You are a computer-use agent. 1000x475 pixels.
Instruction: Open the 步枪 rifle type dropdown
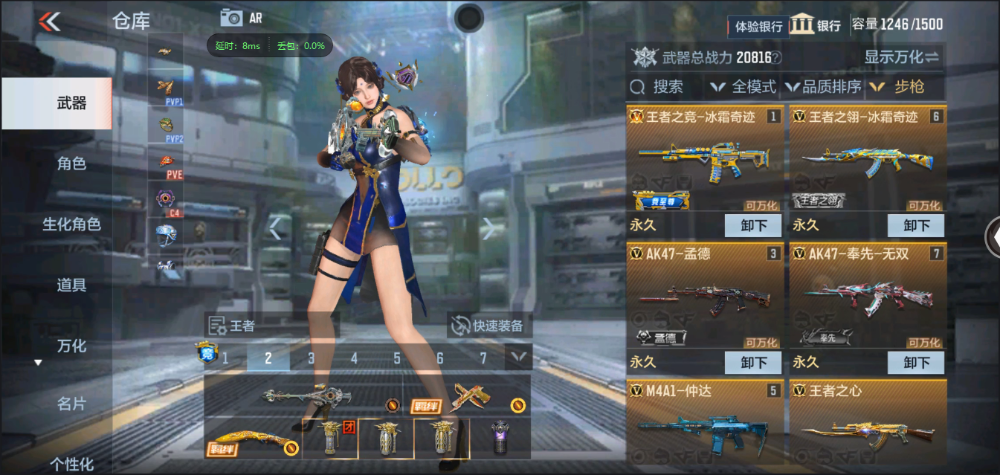pos(900,87)
